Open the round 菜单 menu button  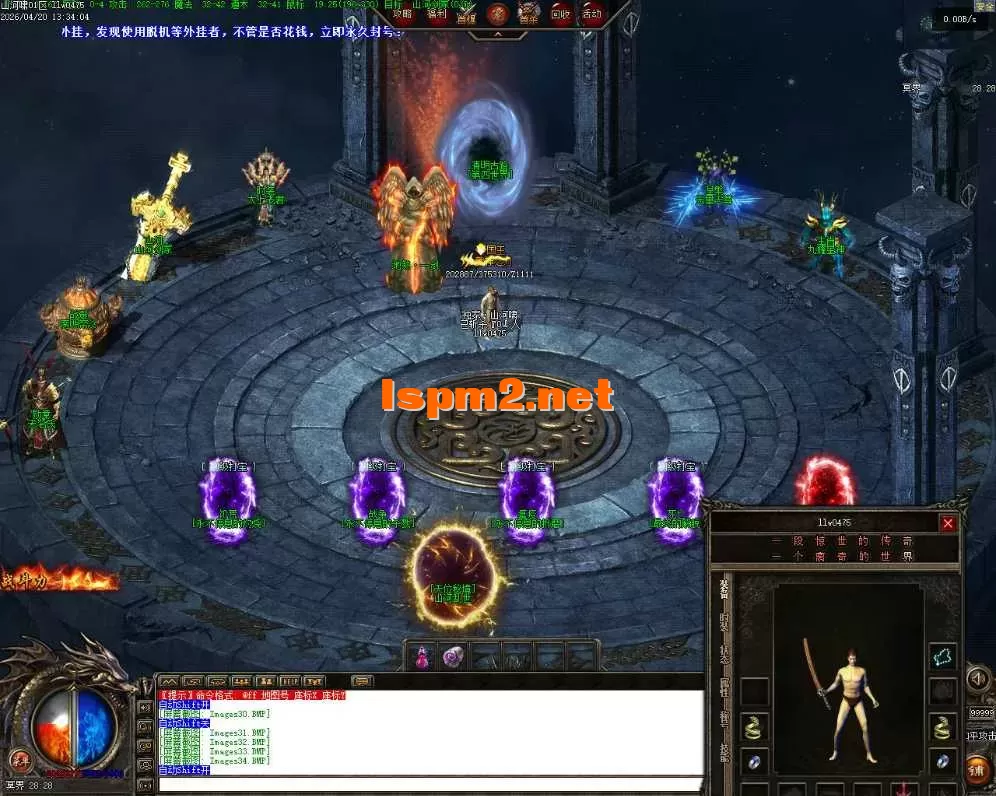click(20, 758)
